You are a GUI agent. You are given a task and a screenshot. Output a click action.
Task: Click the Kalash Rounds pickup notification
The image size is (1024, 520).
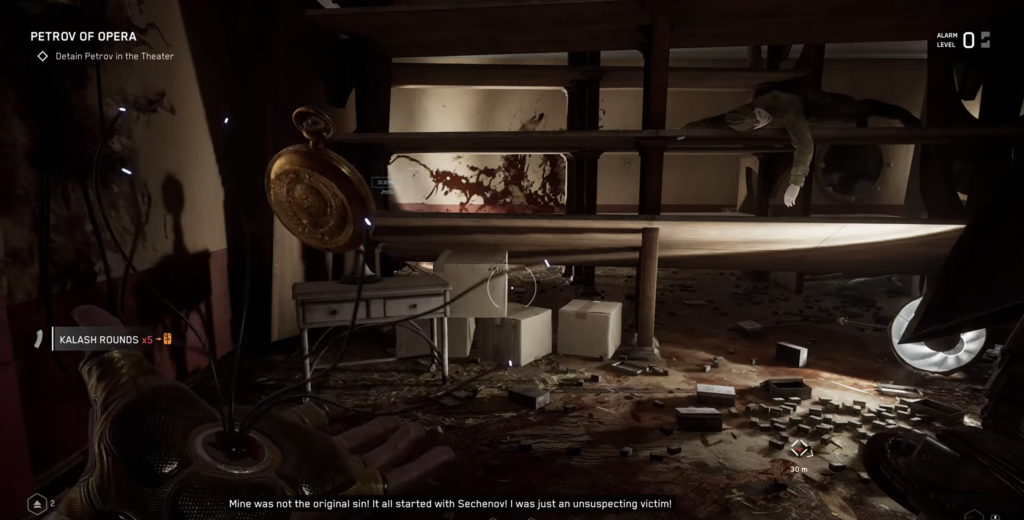(105, 339)
